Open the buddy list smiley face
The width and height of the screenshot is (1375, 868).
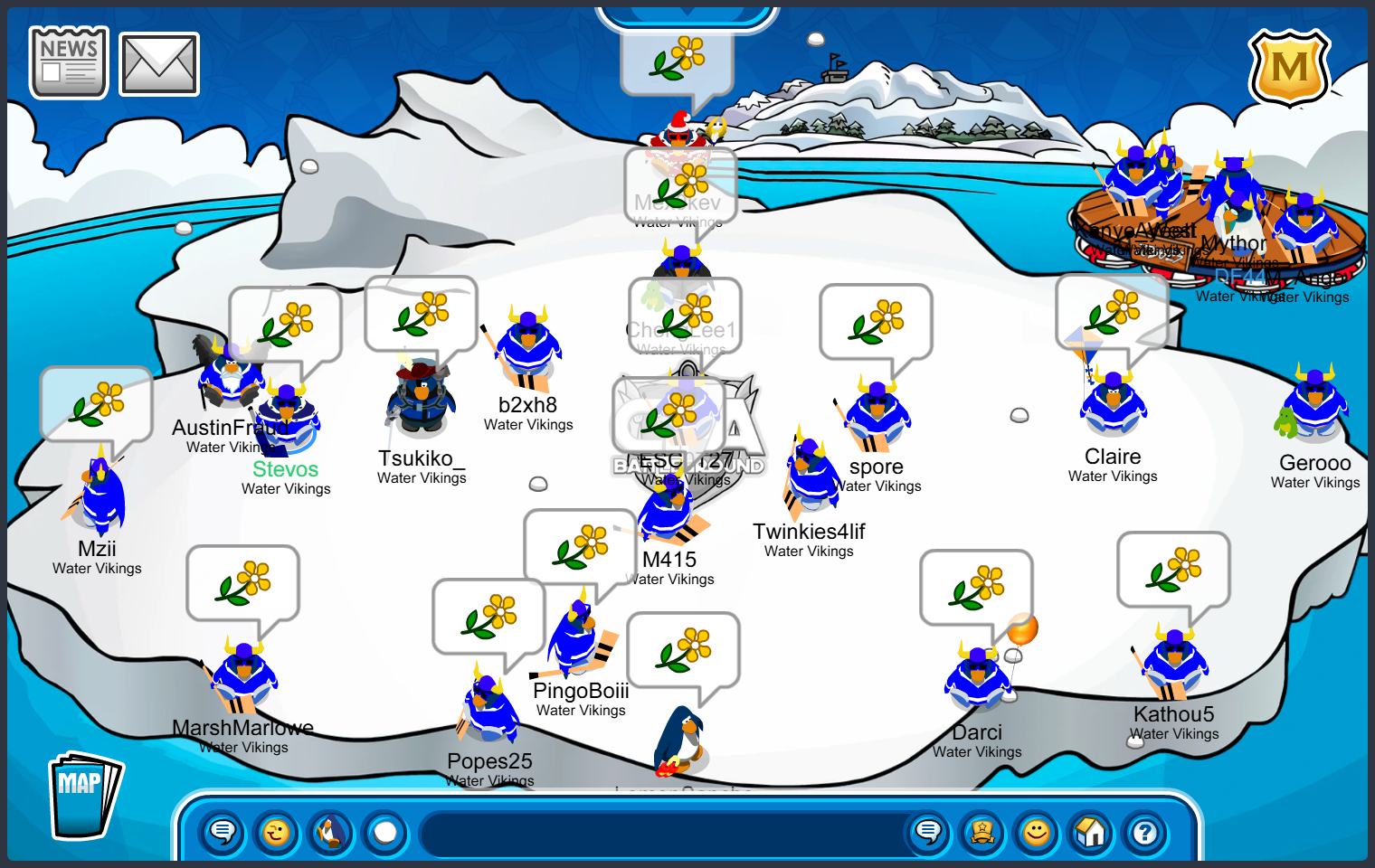1037,832
